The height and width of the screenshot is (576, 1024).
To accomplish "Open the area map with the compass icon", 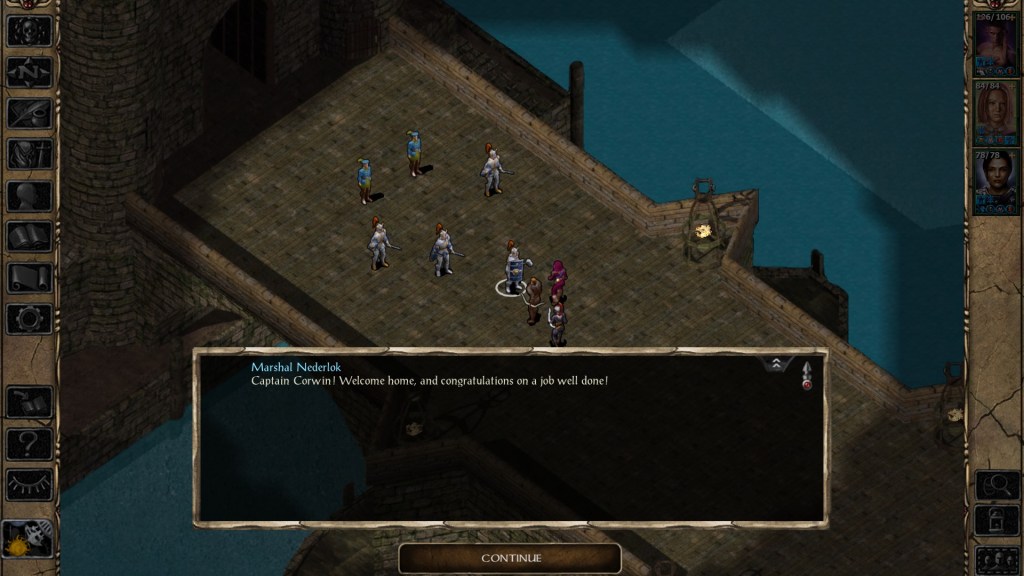I will 30,71.
